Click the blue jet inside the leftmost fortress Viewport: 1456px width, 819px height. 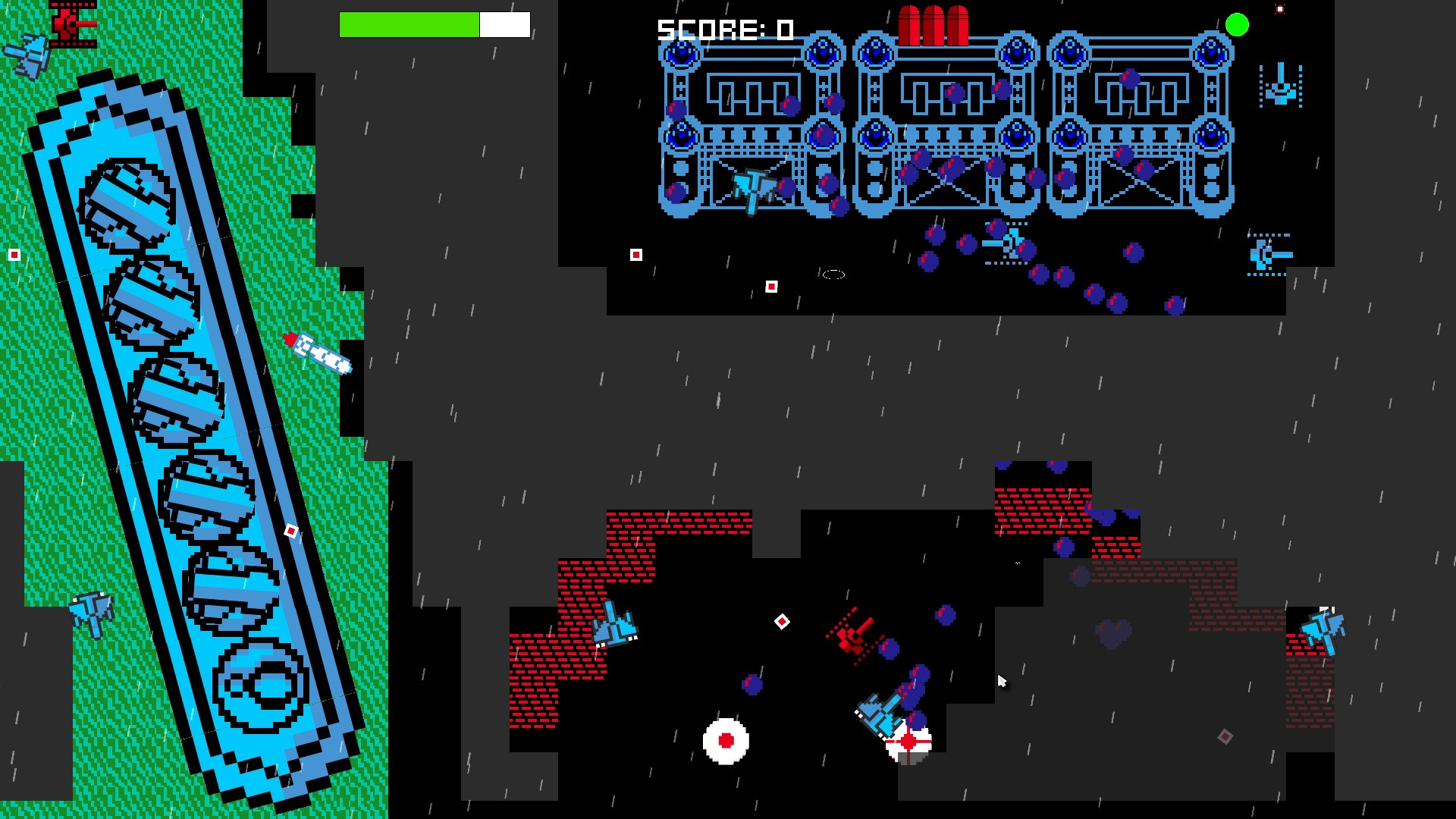755,186
